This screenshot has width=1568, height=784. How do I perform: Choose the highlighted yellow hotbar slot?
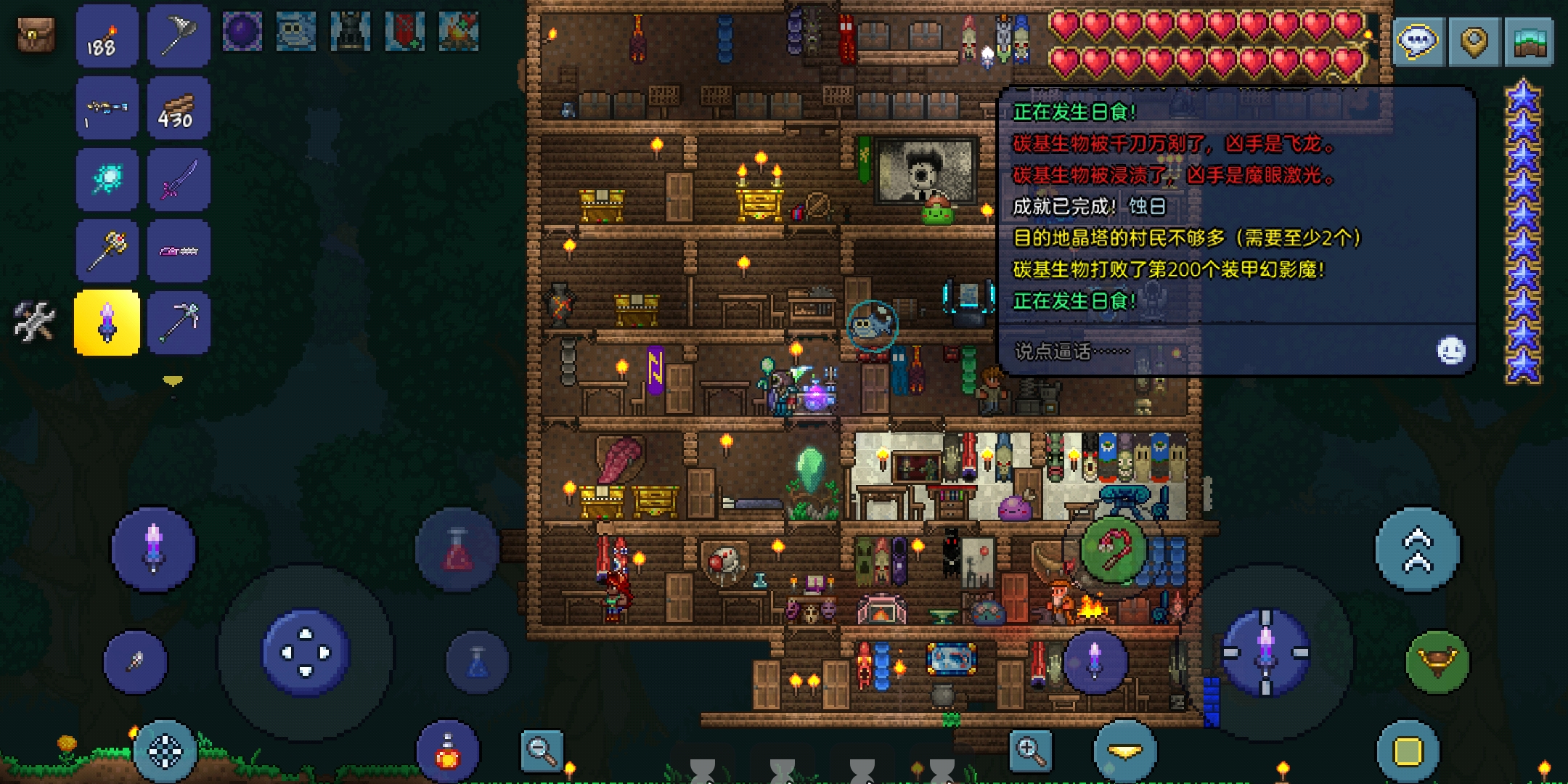point(107,322)
